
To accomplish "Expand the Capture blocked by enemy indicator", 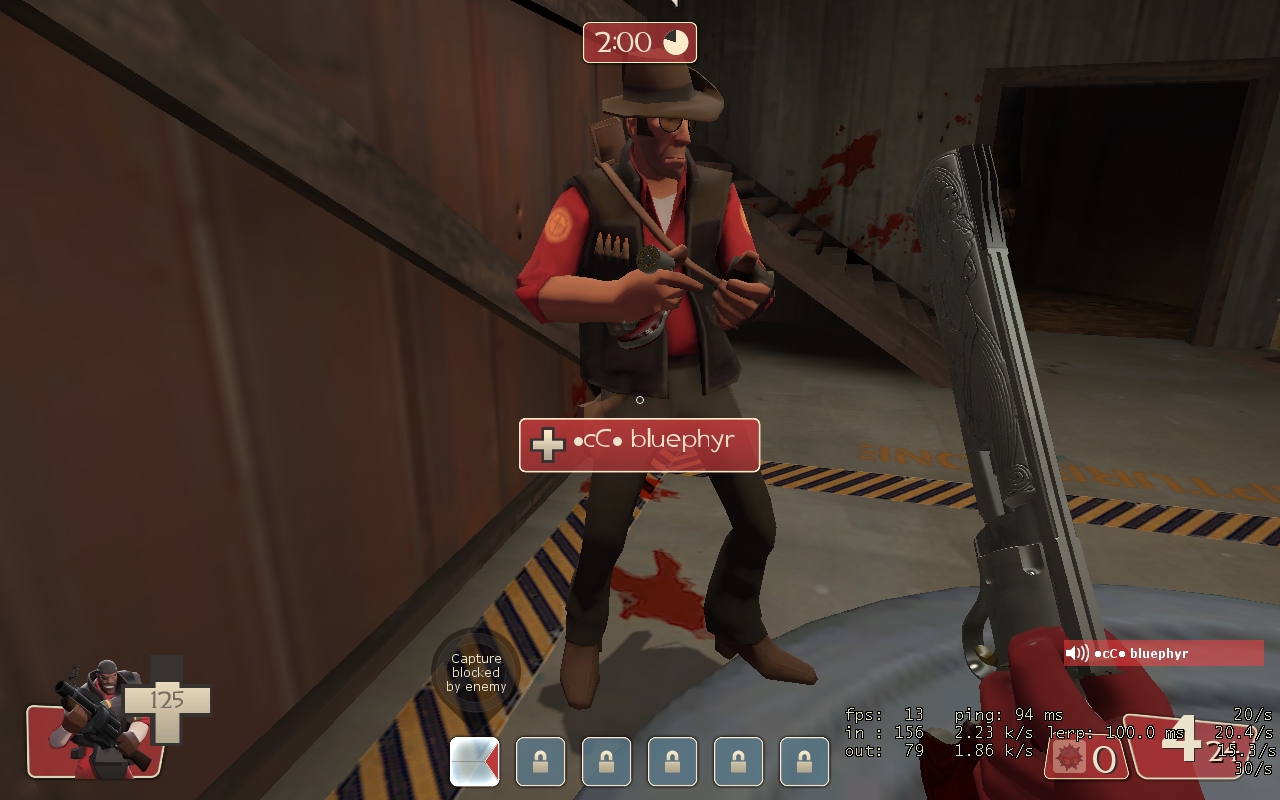I will click(476, 672).
